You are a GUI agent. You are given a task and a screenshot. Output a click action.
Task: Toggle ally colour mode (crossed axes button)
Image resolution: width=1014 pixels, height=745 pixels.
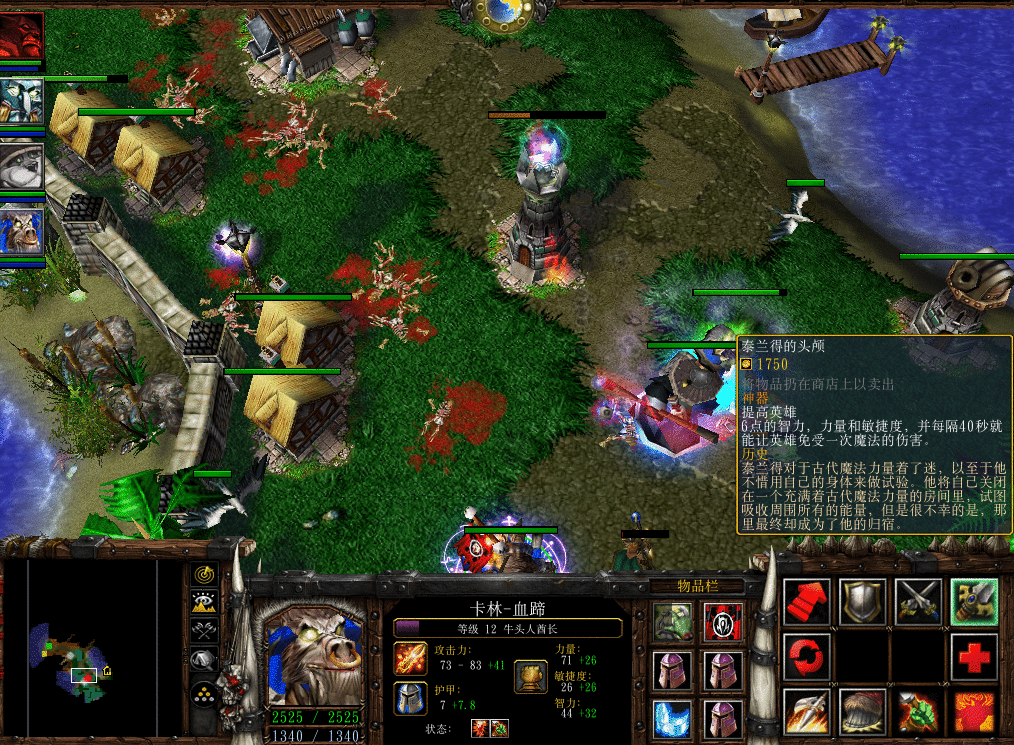coord(205,632)
